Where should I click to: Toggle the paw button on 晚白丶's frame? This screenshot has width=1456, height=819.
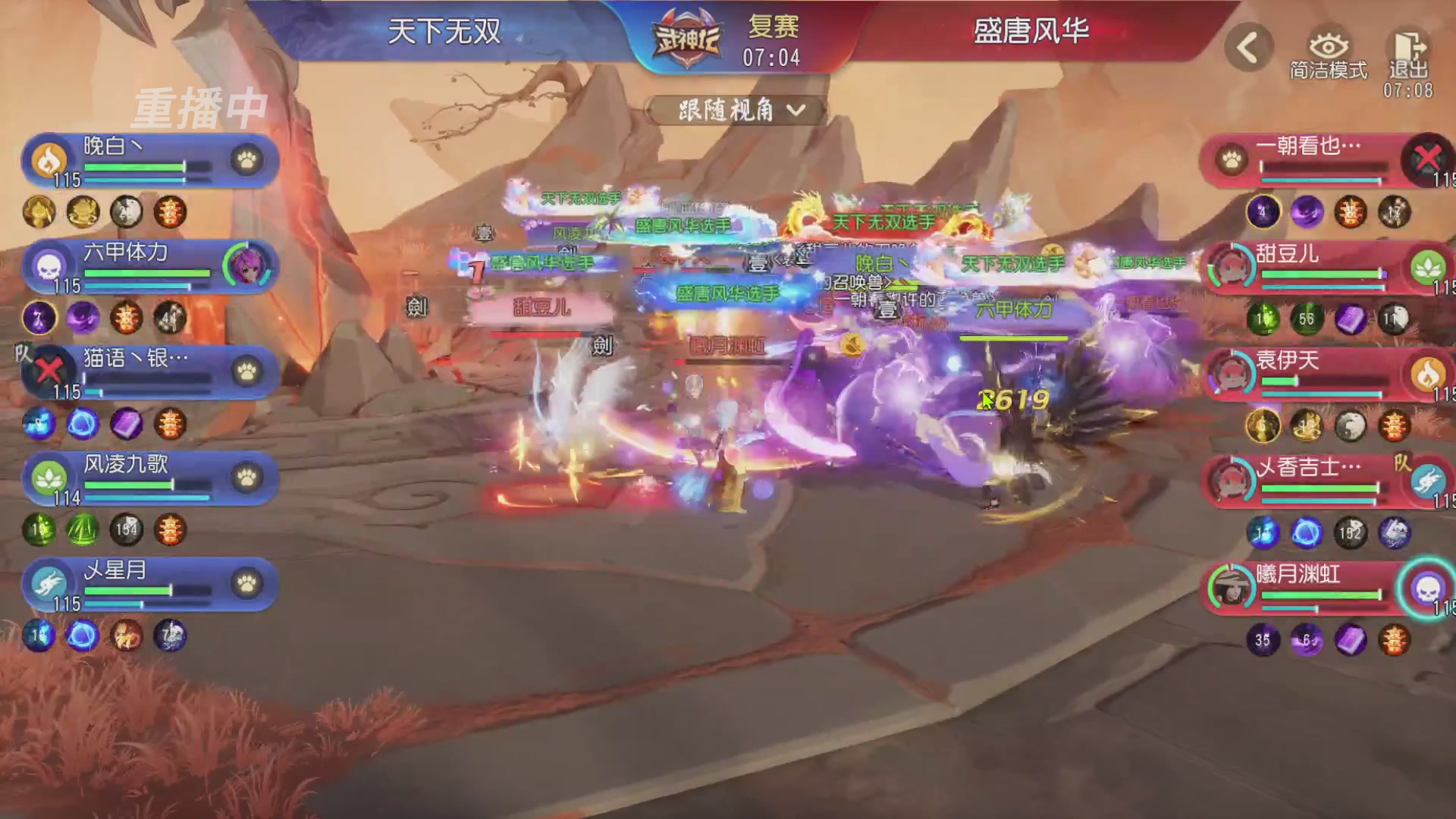245,162
